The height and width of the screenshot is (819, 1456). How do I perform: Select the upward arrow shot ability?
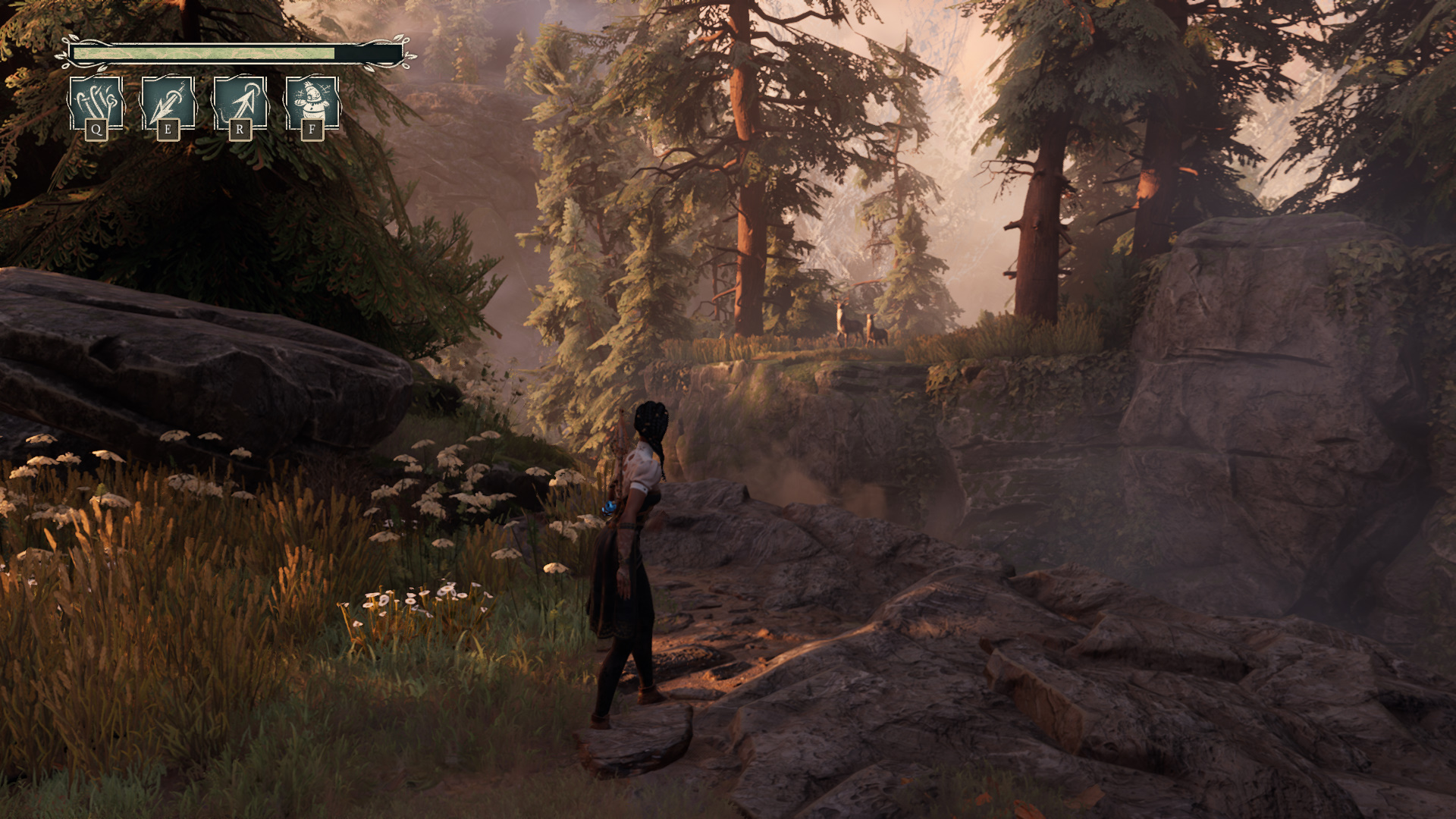pyautogui.click(x=240, y=103)
